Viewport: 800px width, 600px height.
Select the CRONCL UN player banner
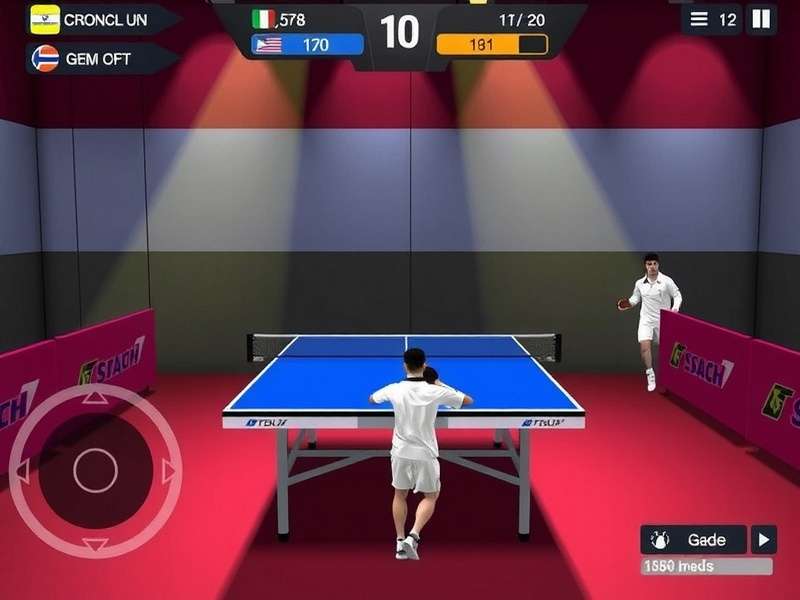tap(100, 19)
